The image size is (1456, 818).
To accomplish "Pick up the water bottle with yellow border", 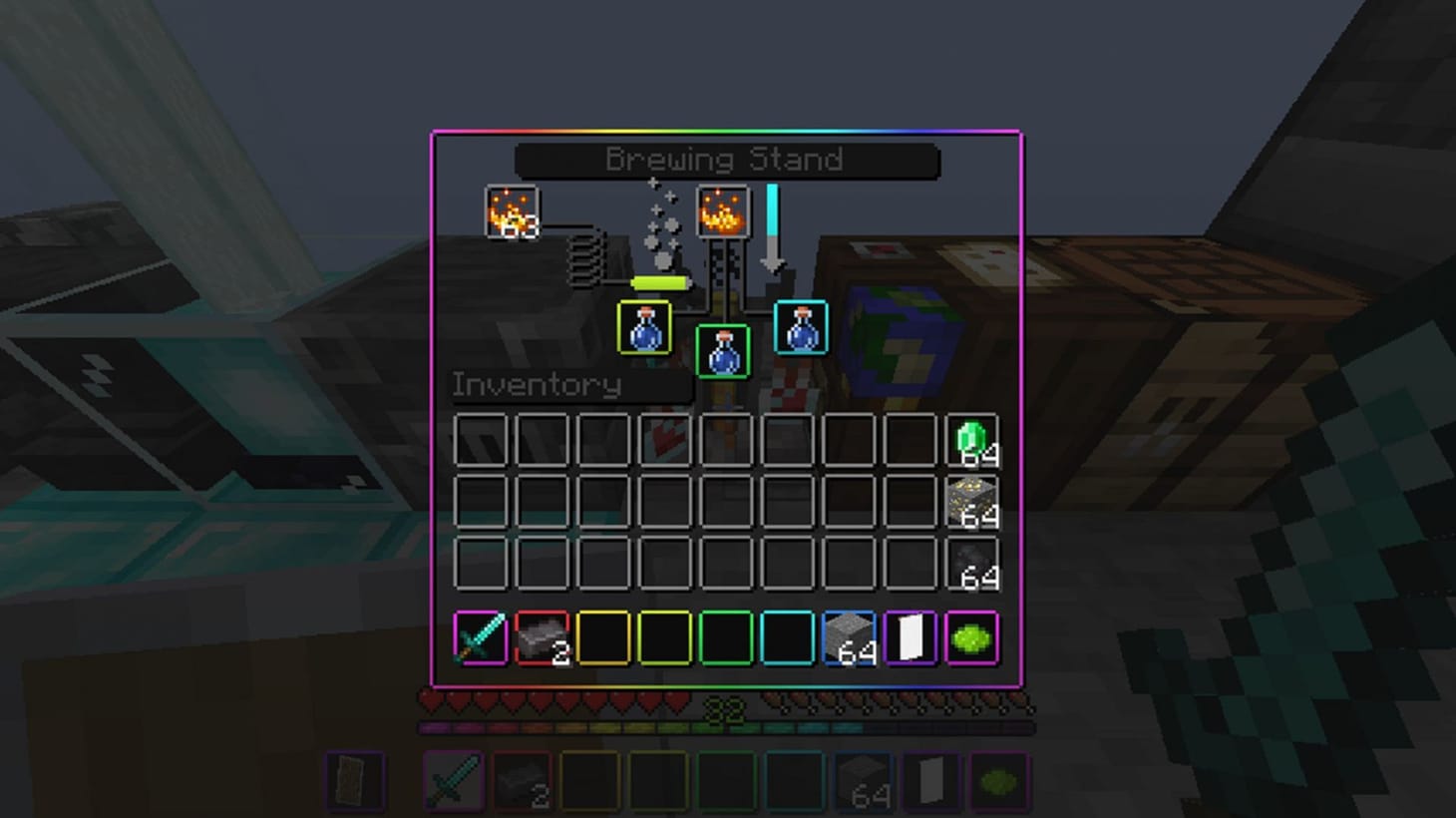I will tap(644, 329).
